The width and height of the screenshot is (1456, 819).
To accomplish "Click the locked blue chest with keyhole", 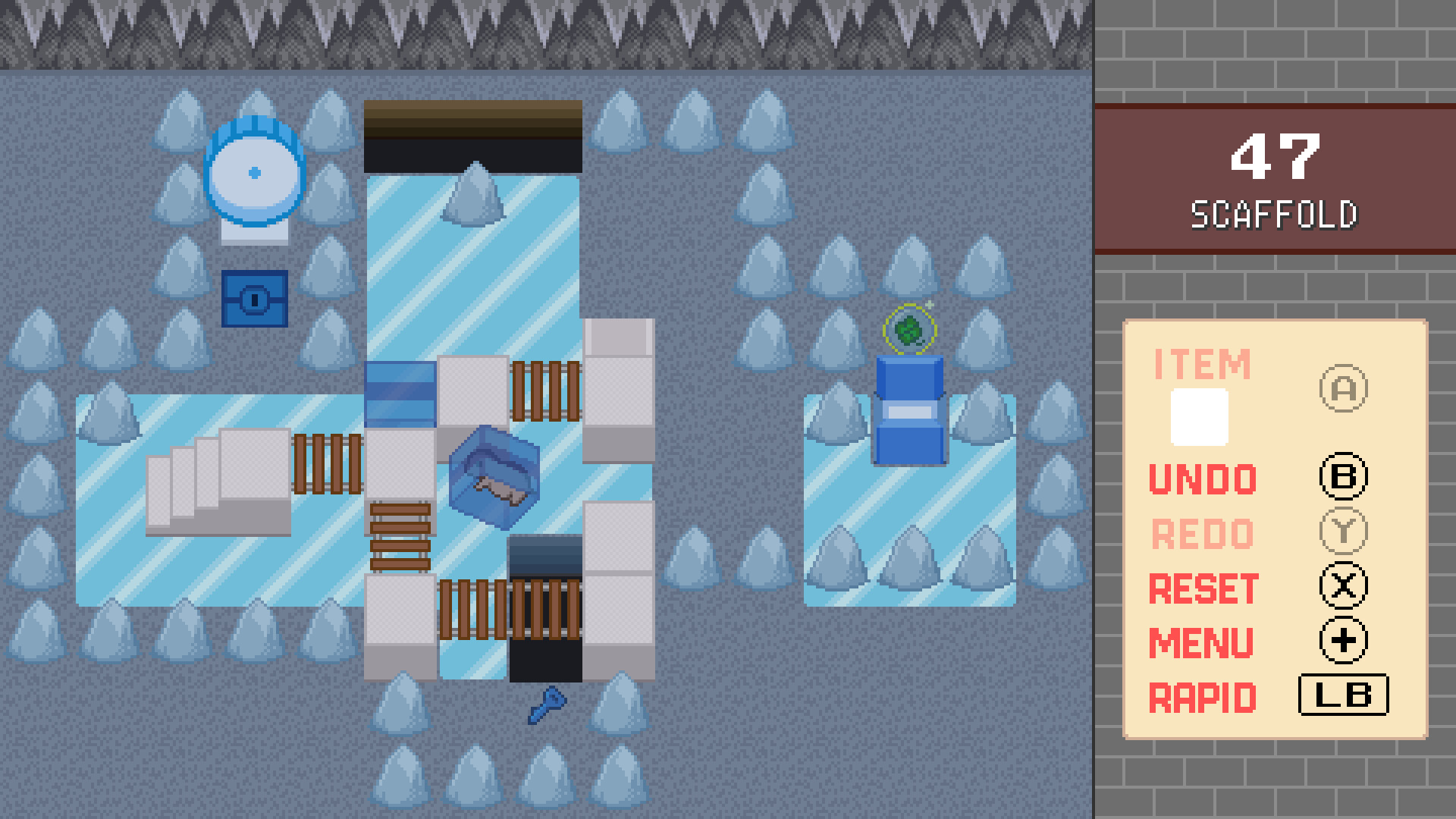I will point(255,300).
